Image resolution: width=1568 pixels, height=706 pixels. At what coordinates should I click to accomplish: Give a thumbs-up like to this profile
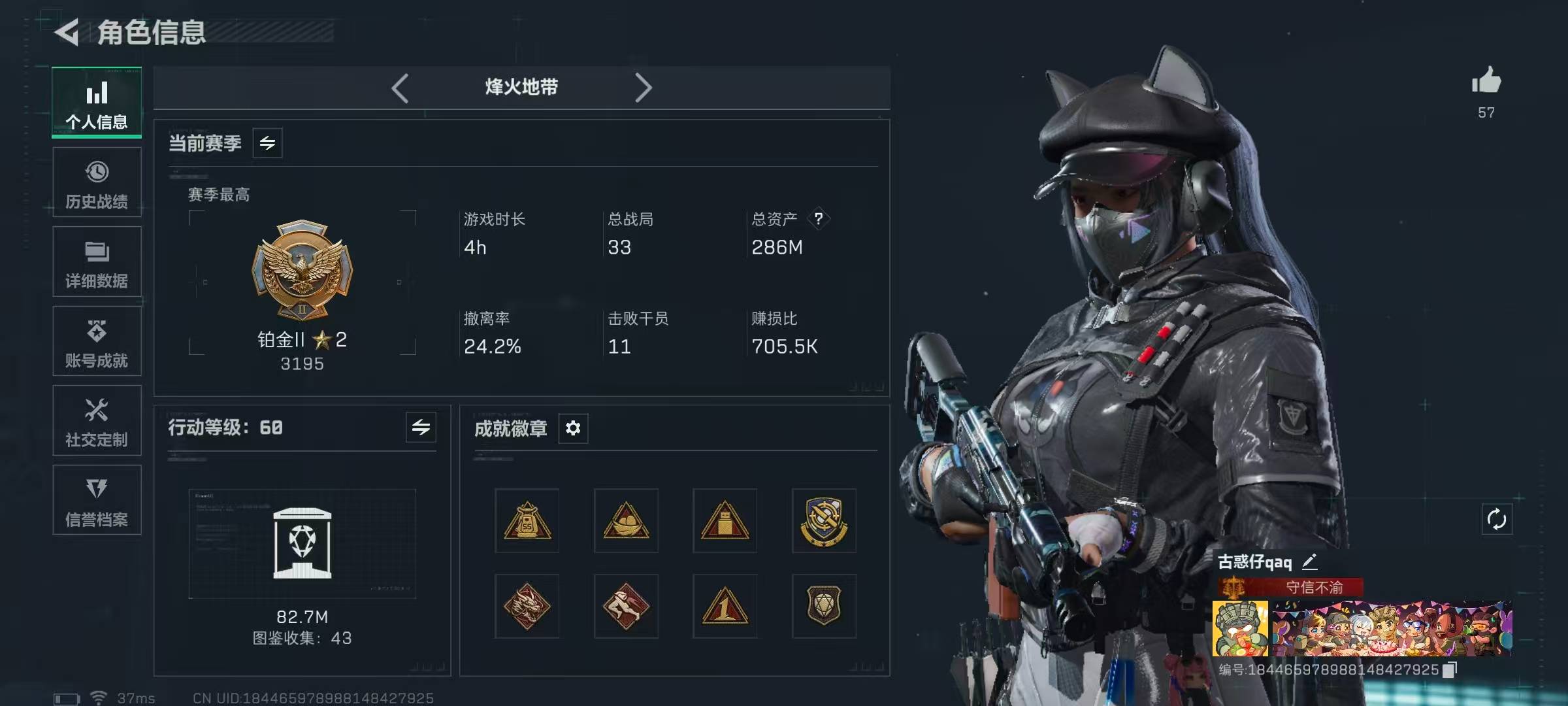click(1486, 82)
